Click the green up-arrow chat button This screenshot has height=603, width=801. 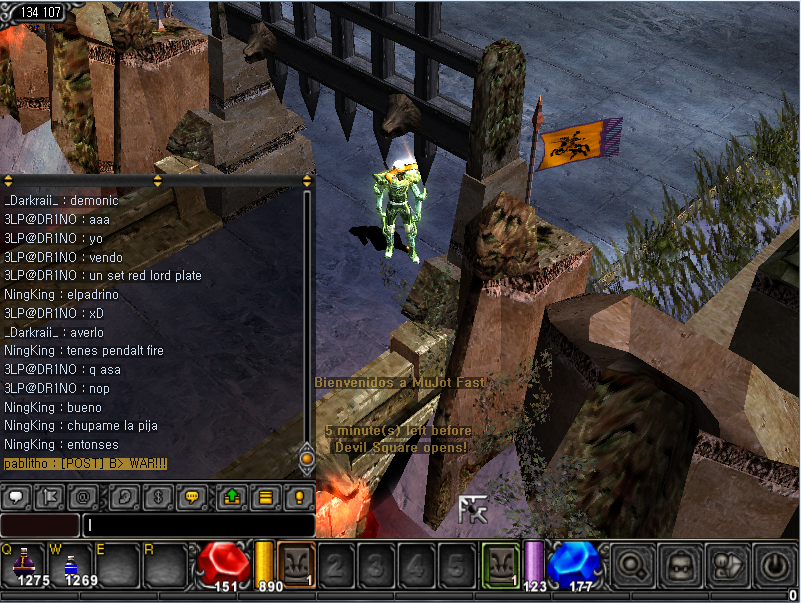pyautogui.click(x=231, y=495)
